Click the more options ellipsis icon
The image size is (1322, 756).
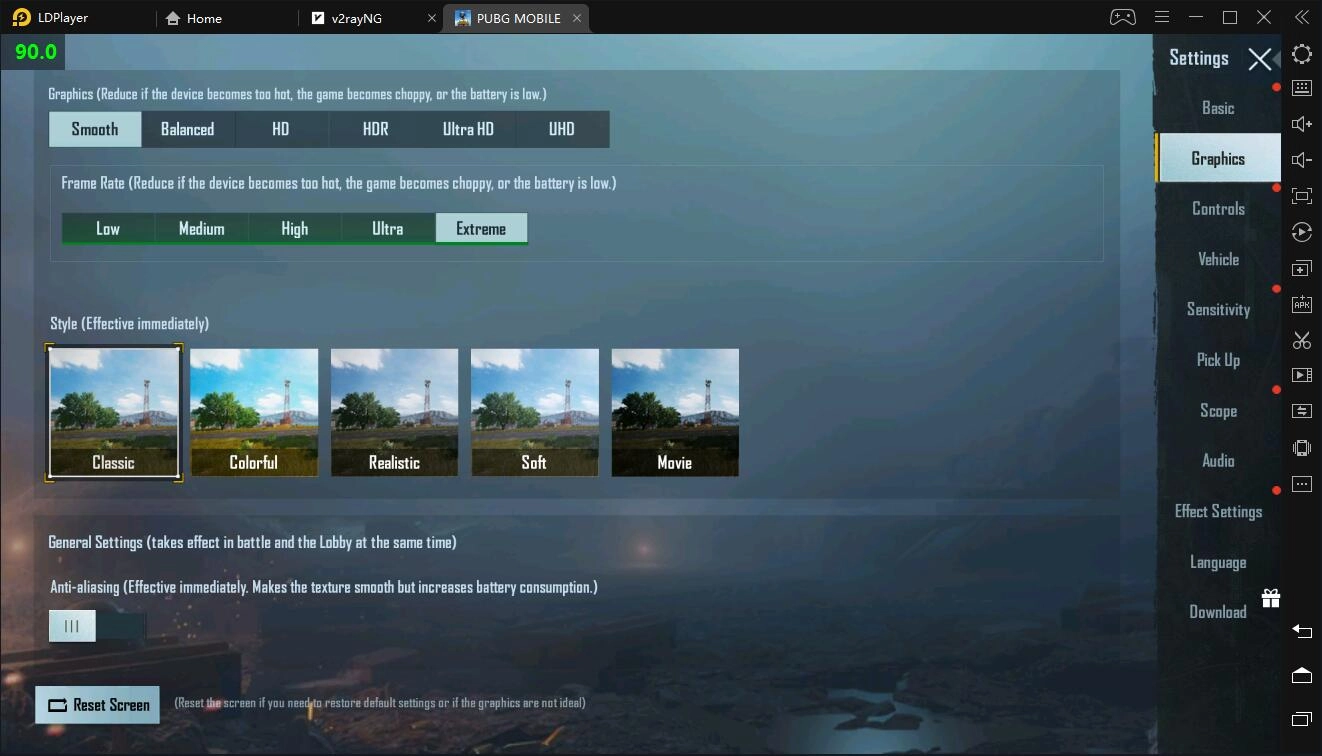coord(1301,483)
